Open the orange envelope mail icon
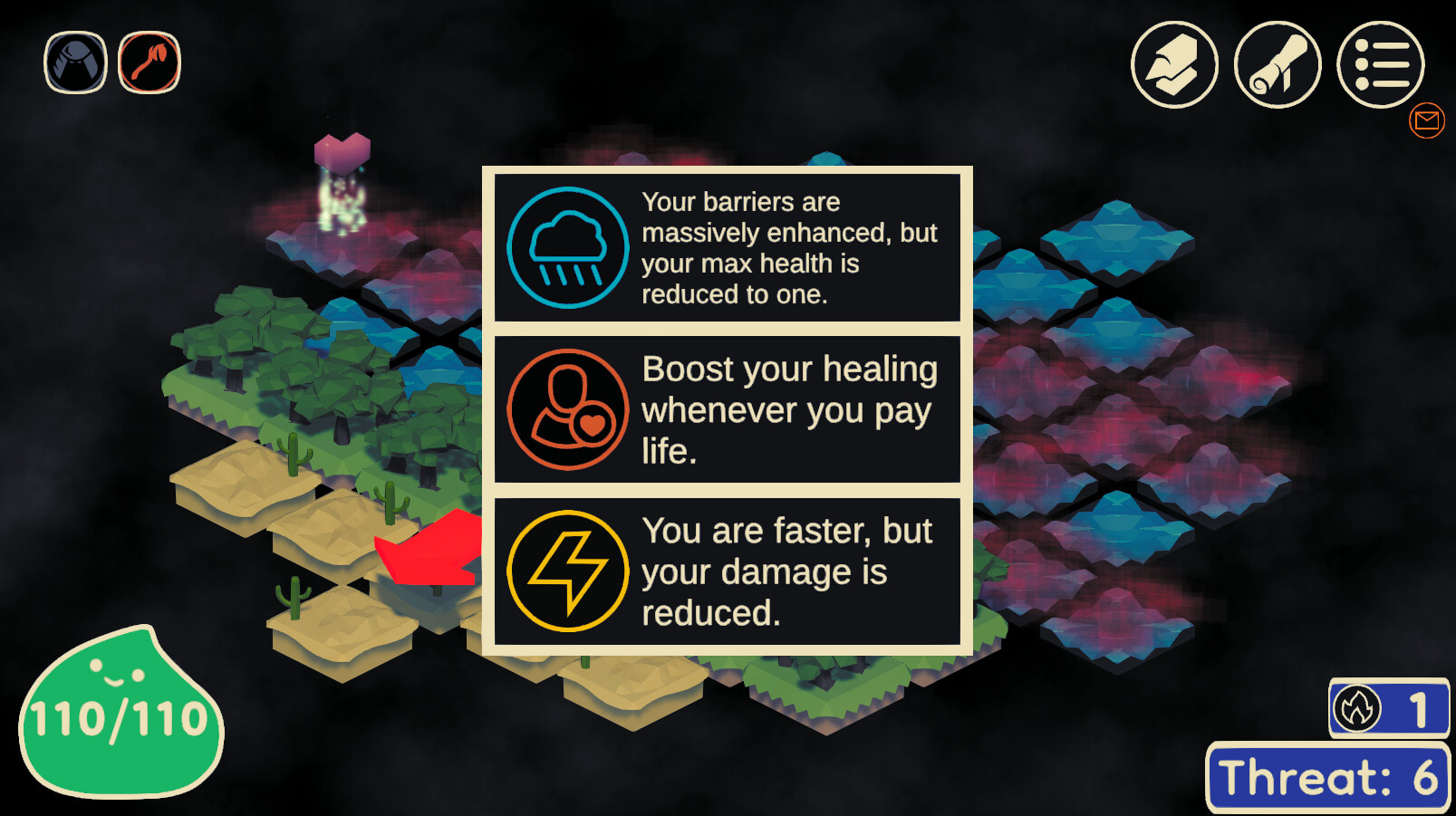The height and width of the screenshot is (816, 1456). [1427, 120]
